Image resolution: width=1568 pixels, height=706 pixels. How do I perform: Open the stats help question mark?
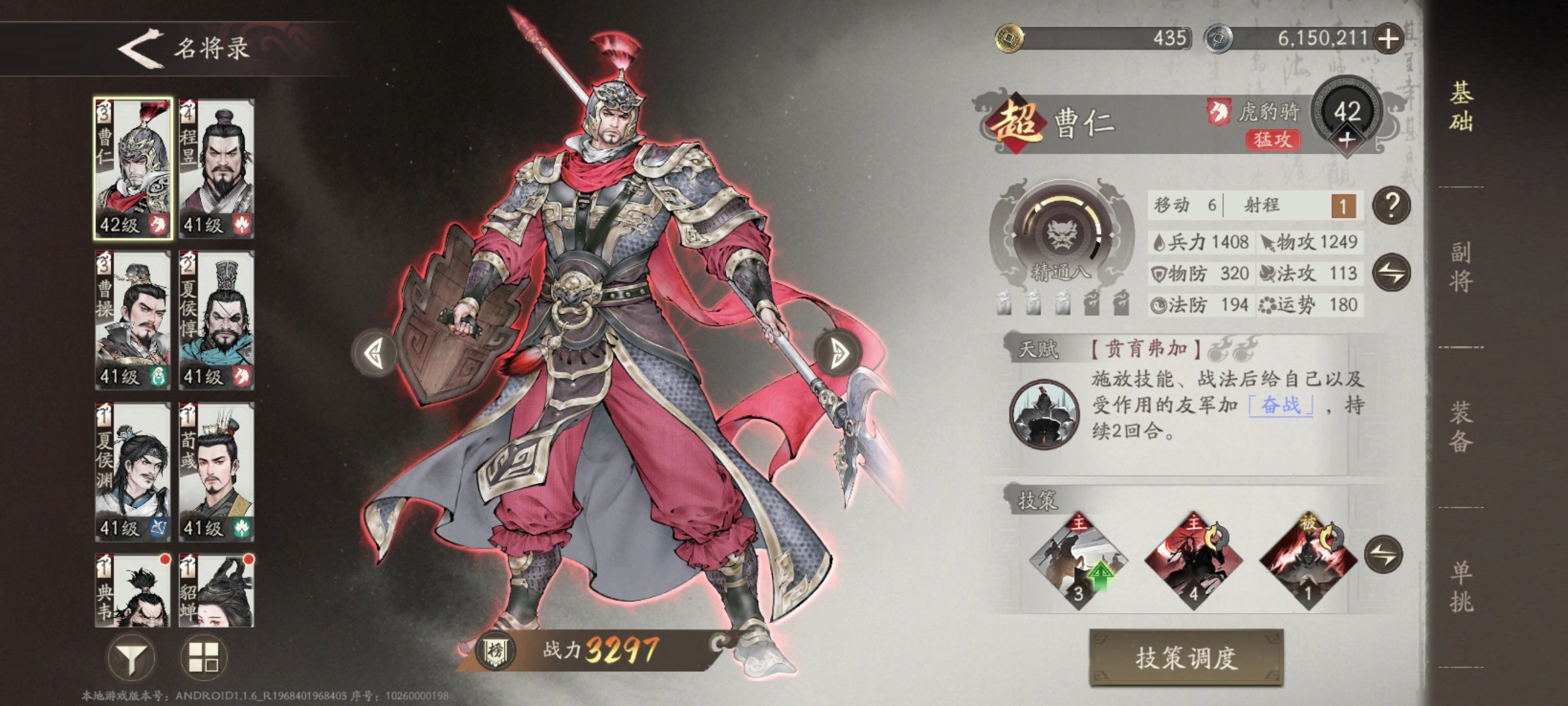[1391, 206]
